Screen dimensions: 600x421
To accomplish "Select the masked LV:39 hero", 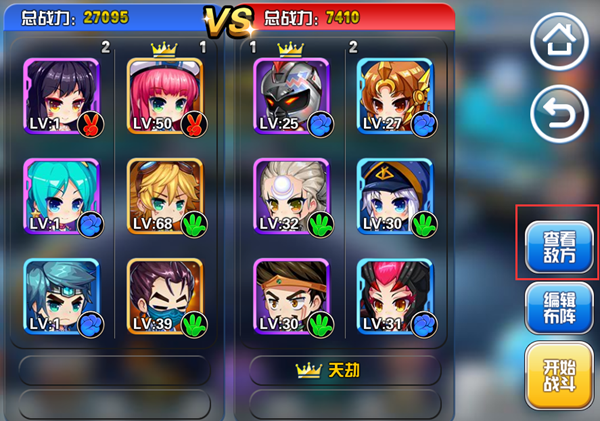I will click(165, 296).
